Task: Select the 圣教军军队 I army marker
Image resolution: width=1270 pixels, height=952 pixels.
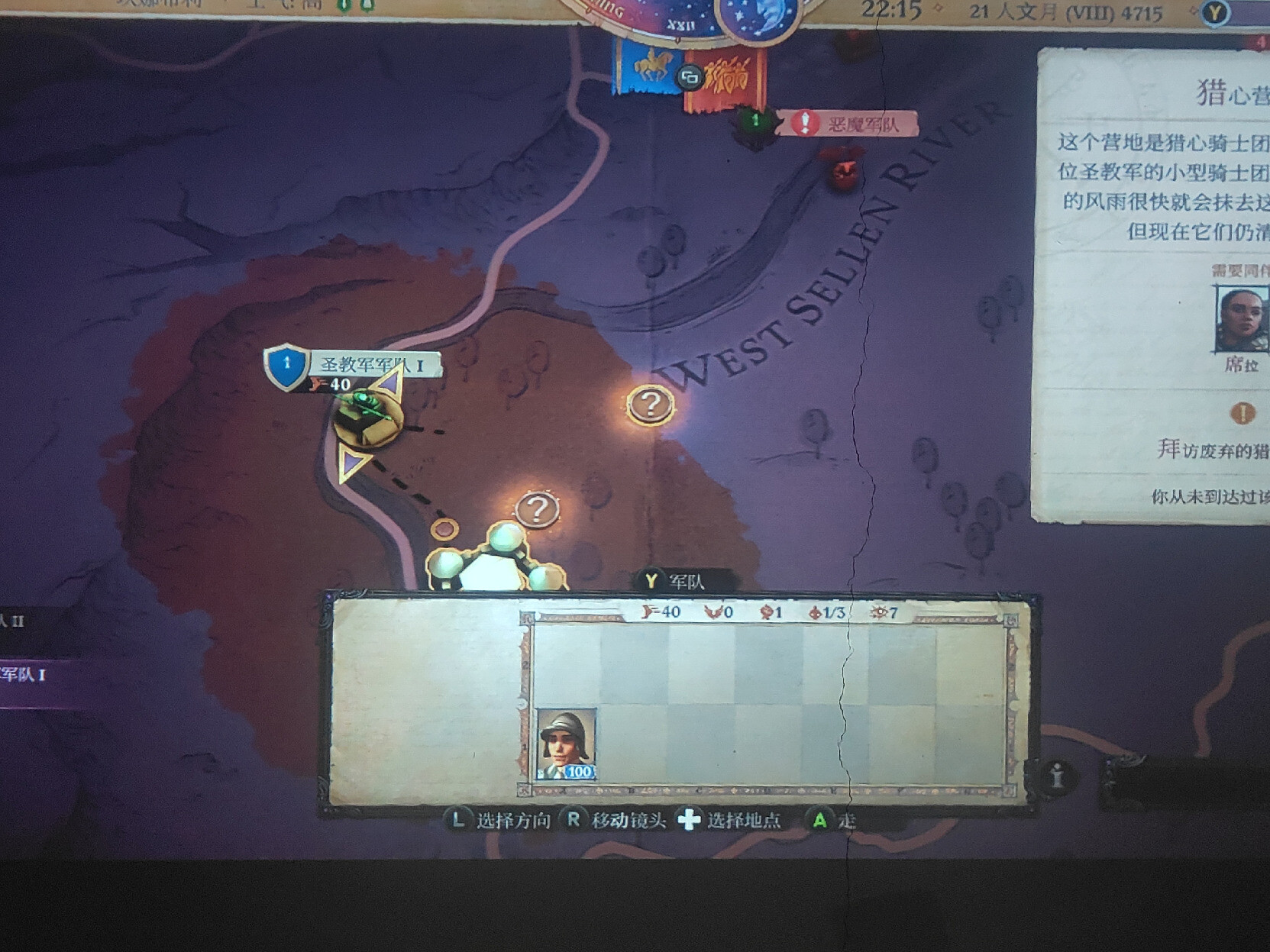Action: [x=367, y=416]
